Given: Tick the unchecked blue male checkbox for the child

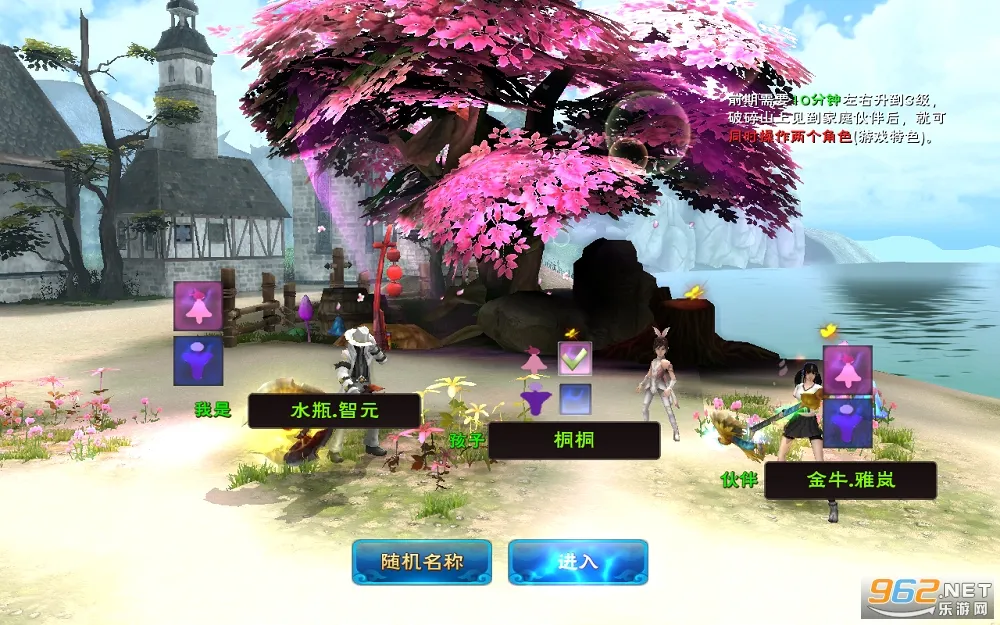Looking at the screenshot, I should [x=575, y=400].
